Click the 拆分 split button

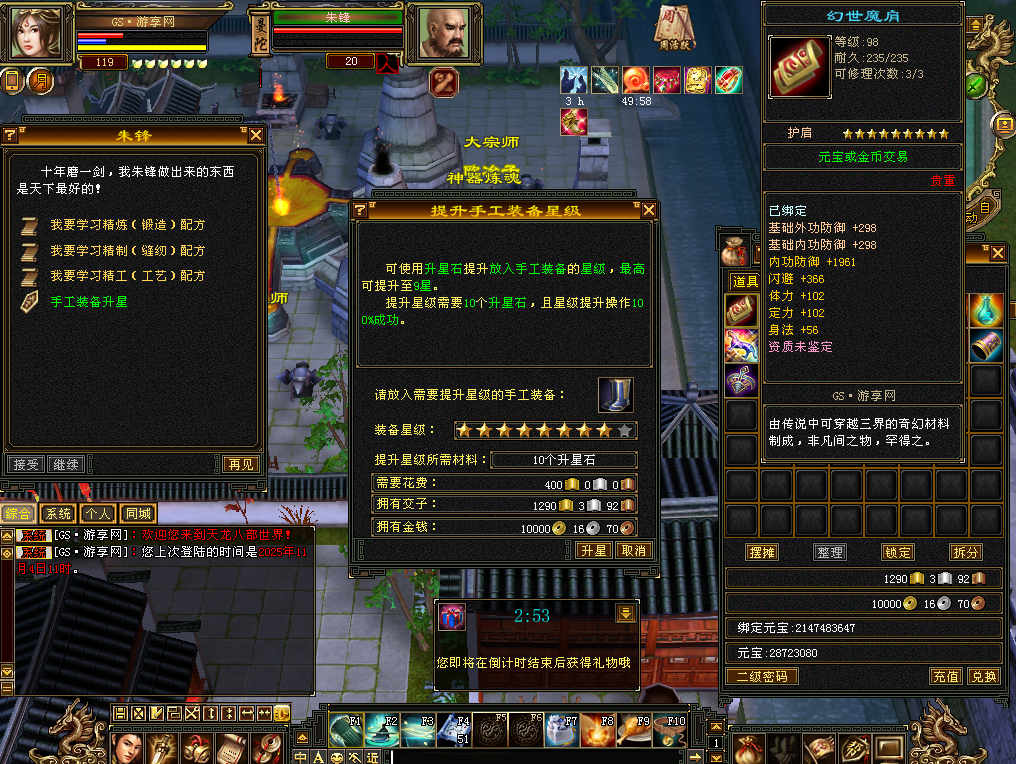[x=966, y=552]
